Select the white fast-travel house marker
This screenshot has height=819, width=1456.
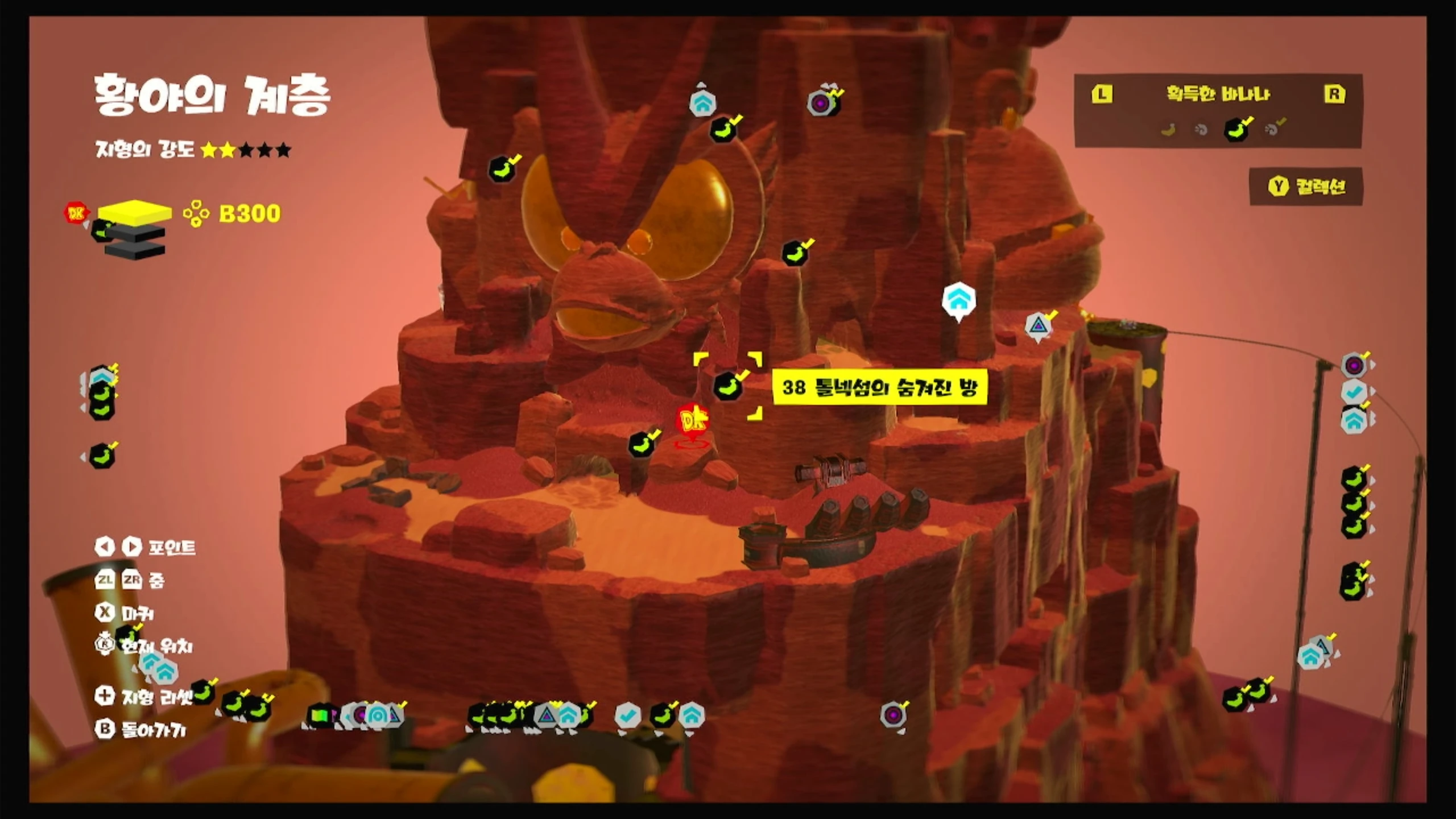[x=959, y=300]
